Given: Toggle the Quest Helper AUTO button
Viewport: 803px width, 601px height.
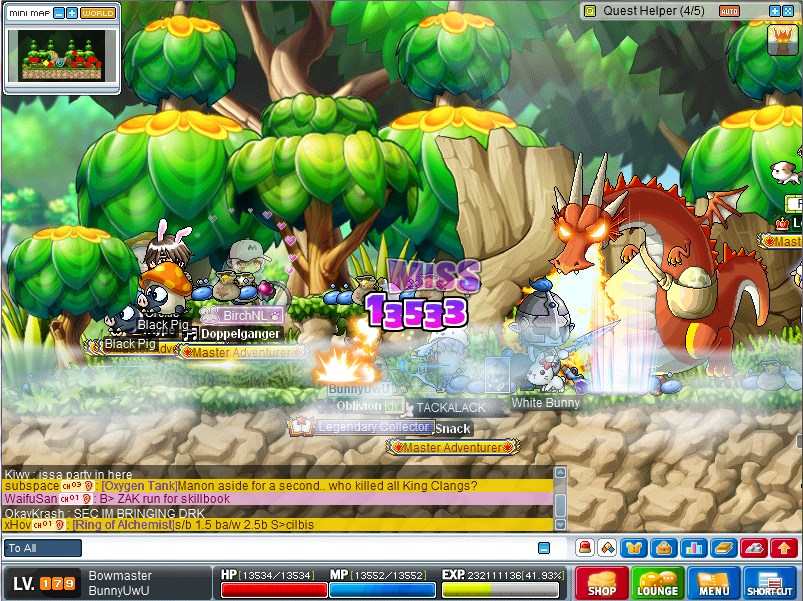Looking at the screenshot, I should pos(730,11).
